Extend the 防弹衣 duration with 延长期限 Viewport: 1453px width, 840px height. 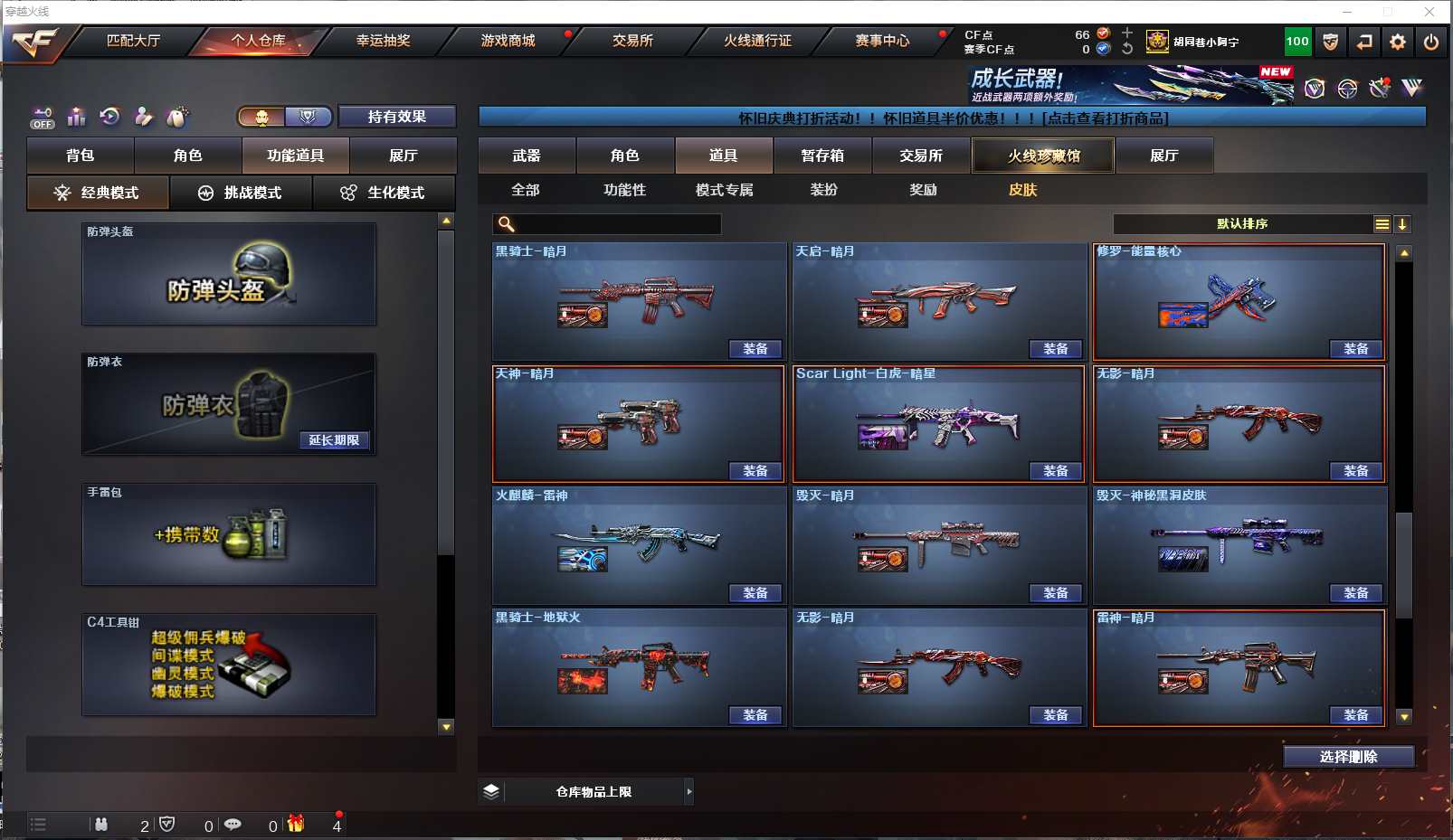click(334, 440)
